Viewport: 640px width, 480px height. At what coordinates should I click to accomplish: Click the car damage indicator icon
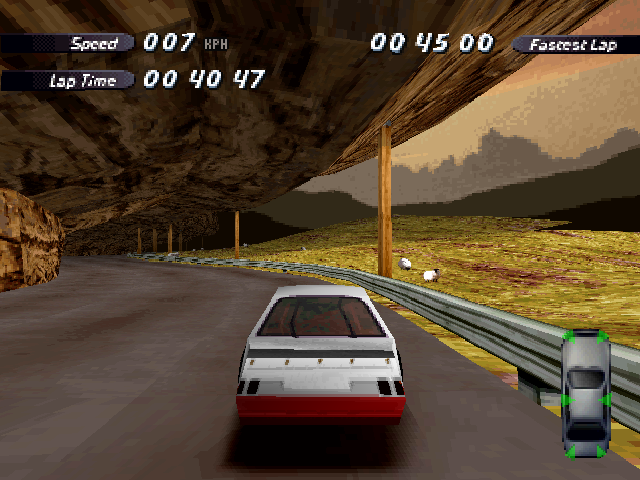[585, 394]
